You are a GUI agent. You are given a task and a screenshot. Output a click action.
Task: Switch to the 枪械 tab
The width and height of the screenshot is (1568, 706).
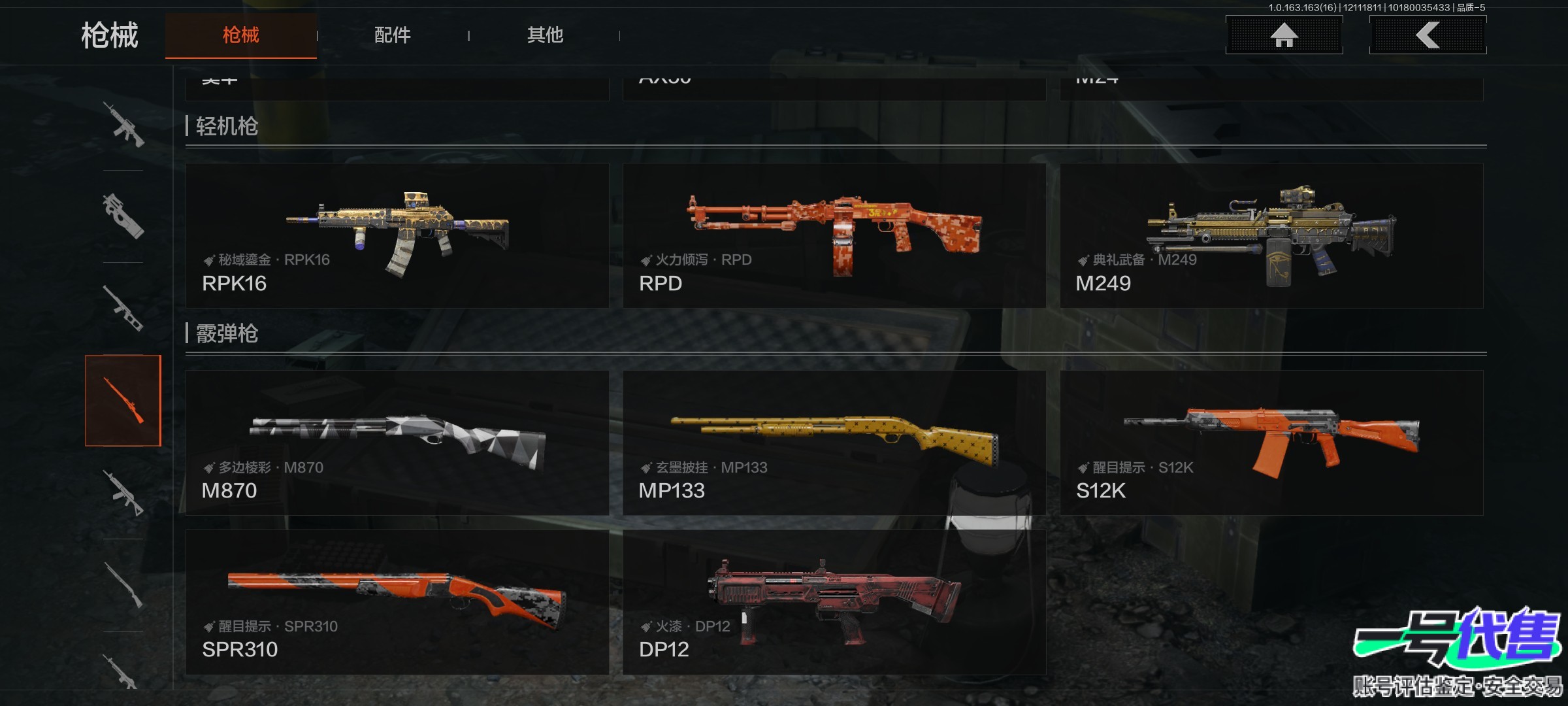tap(240, 35)
